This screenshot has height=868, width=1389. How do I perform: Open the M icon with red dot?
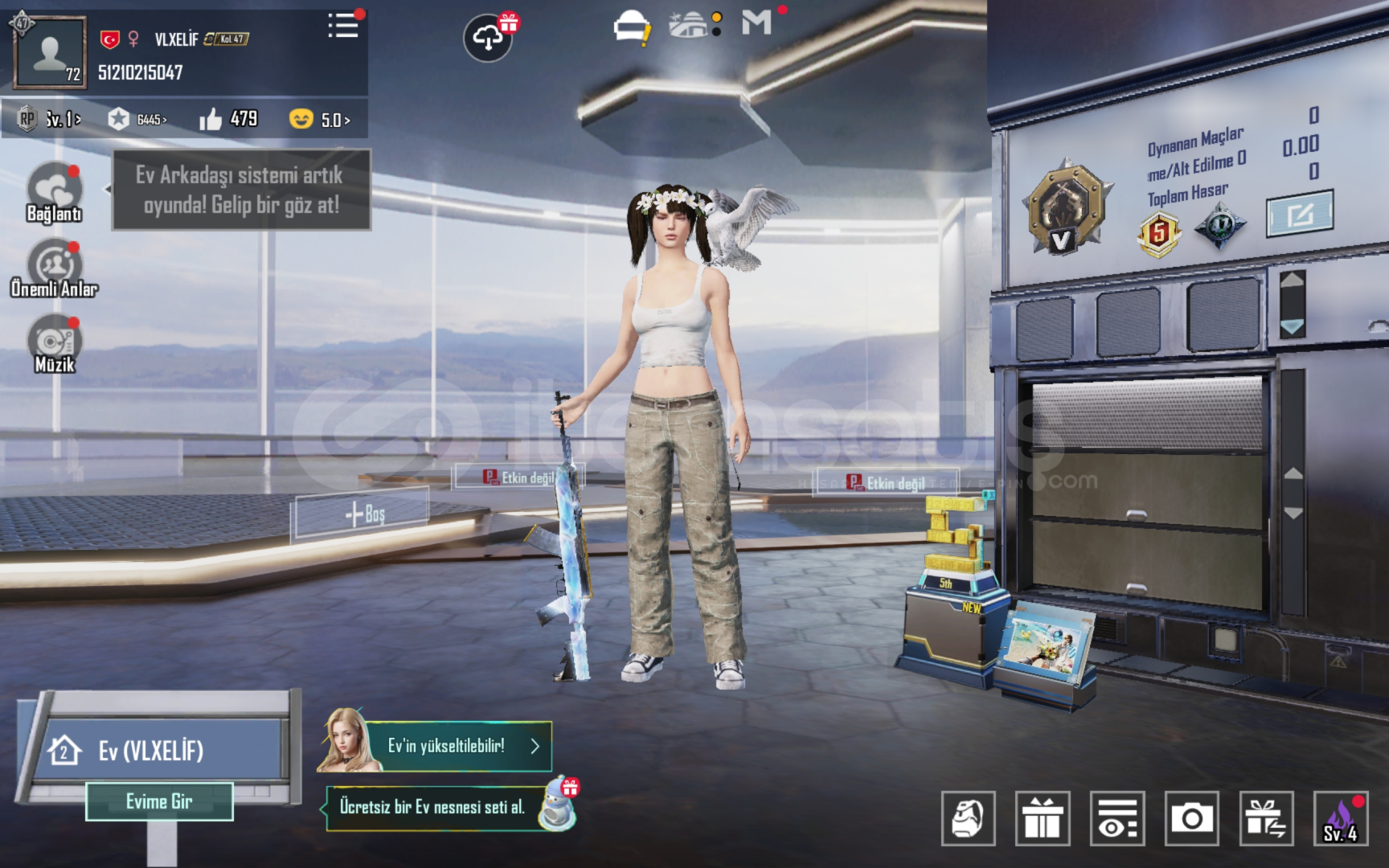[756, 23]
